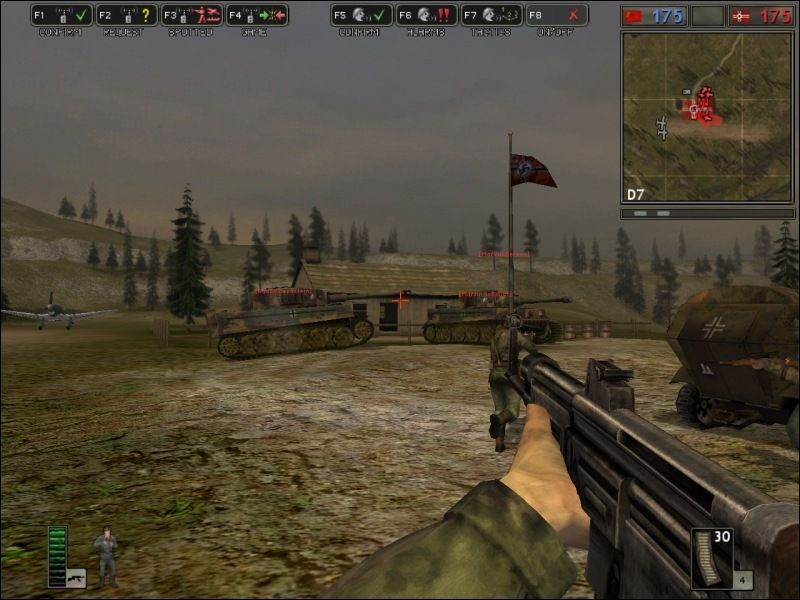Open the Request radio menu
Screen dimensions: 800x600
[127, 15]
